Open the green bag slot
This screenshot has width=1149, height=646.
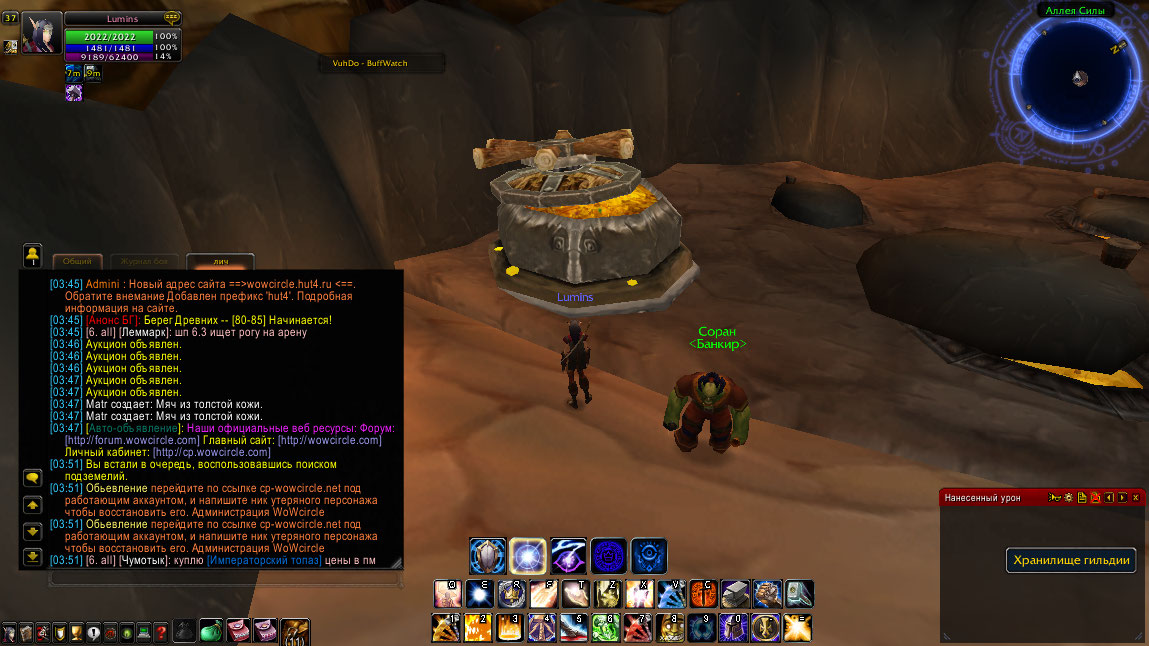212,631
